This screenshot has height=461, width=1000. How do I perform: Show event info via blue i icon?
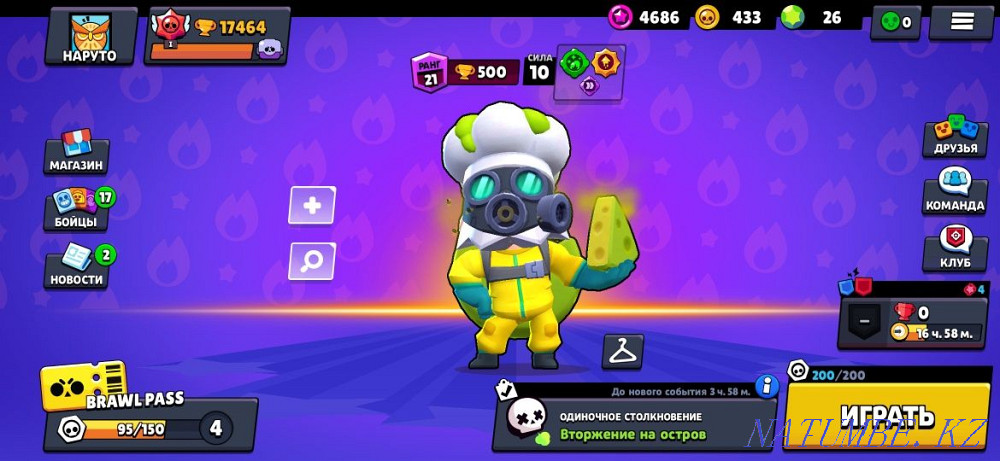(x=767, y=386)
